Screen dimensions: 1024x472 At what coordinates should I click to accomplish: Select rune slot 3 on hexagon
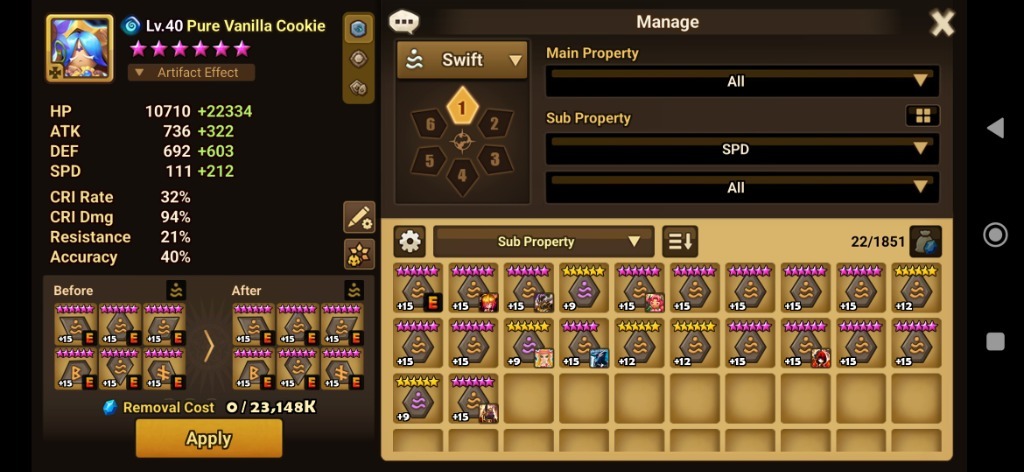click(492, 159)
